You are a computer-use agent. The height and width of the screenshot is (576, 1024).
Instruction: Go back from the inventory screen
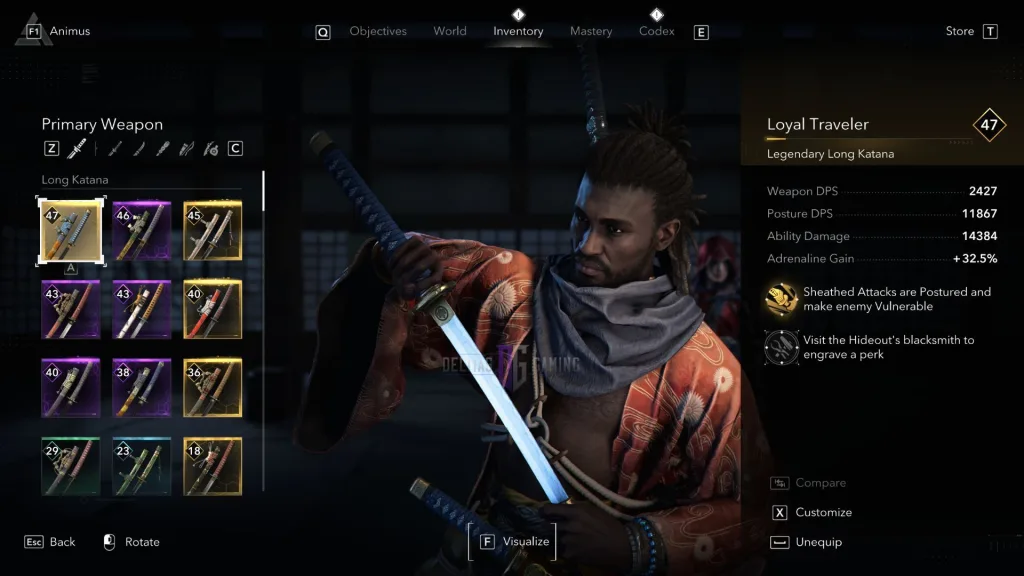pyautogui.click(x=62, y=542)
